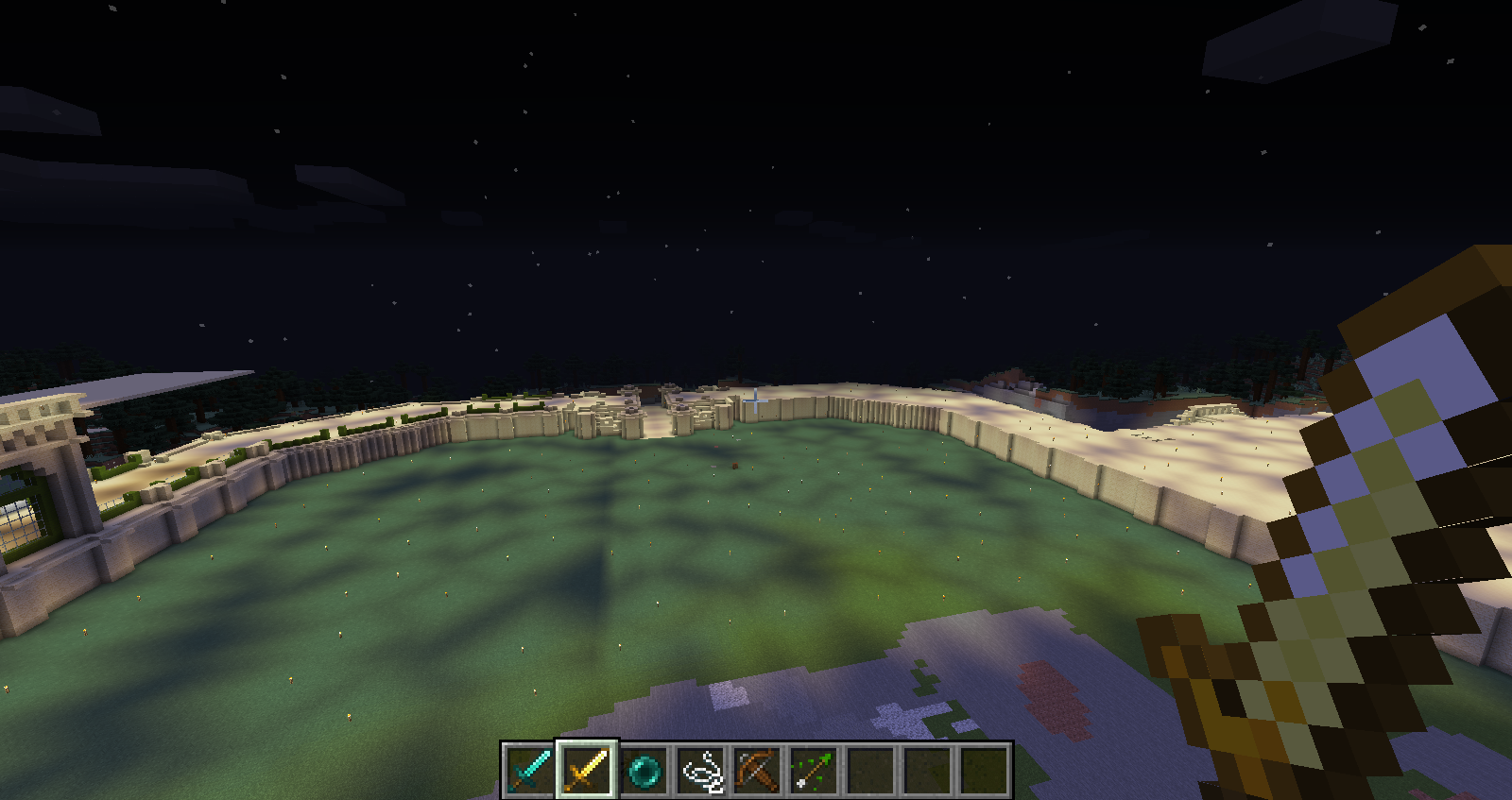The width and height of the screenshot is (1512, 800).
Task: Select the diamond sword hotbar slot
Action: pos(530,770)
